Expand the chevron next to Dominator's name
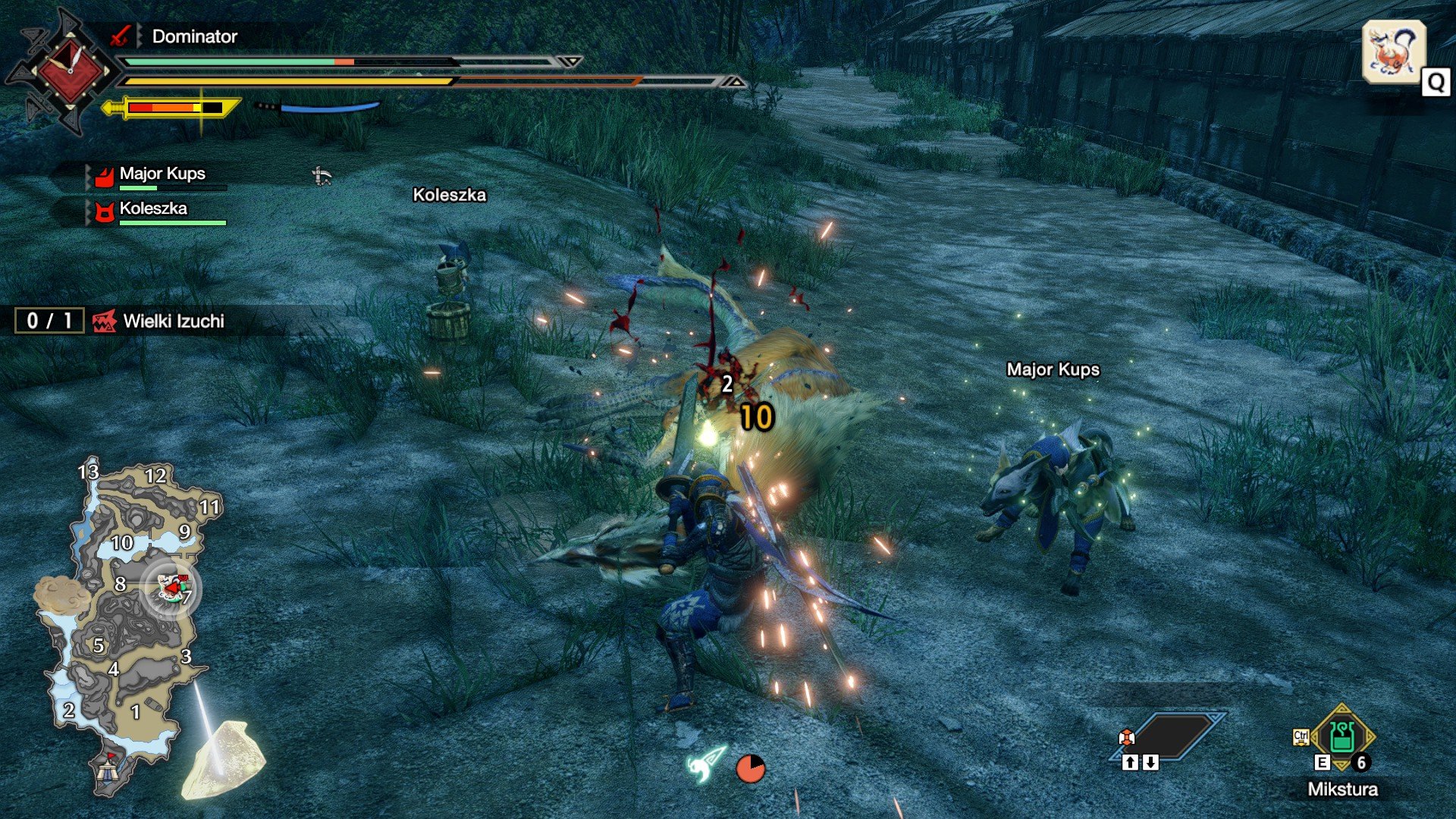Image resolution: width=1456 pixels, height=819 pixels. click(139, 35)
